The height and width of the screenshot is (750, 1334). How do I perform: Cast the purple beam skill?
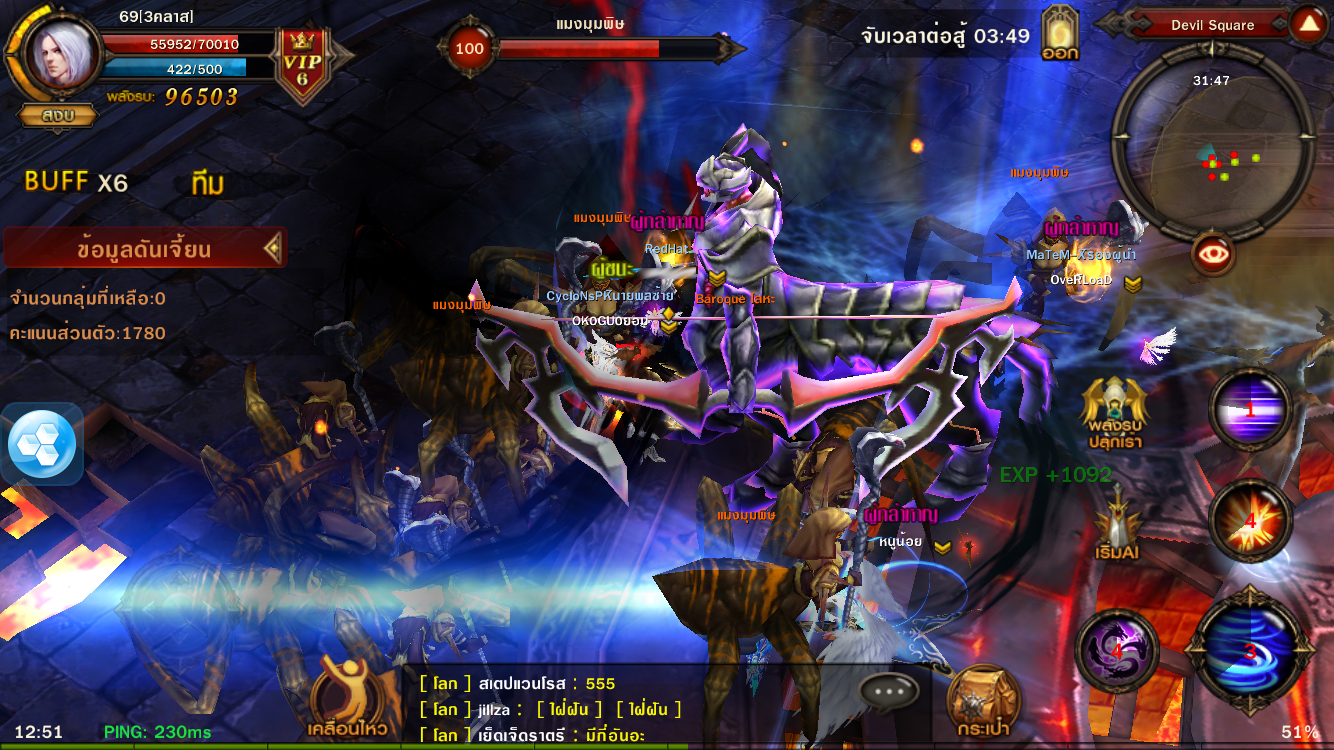coord(1250,409)
